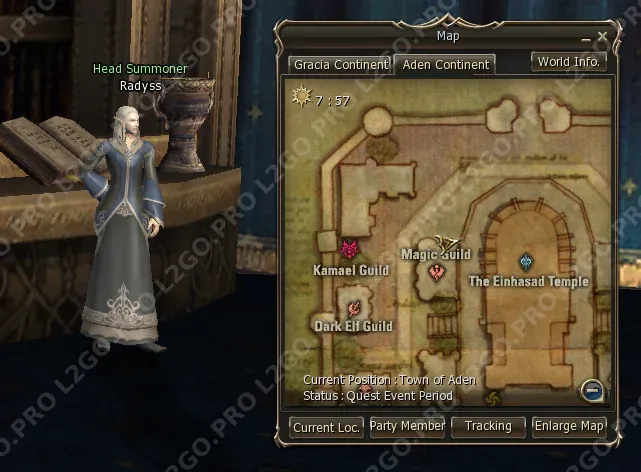
Task: Show current location on map
Action: point(327,427)
